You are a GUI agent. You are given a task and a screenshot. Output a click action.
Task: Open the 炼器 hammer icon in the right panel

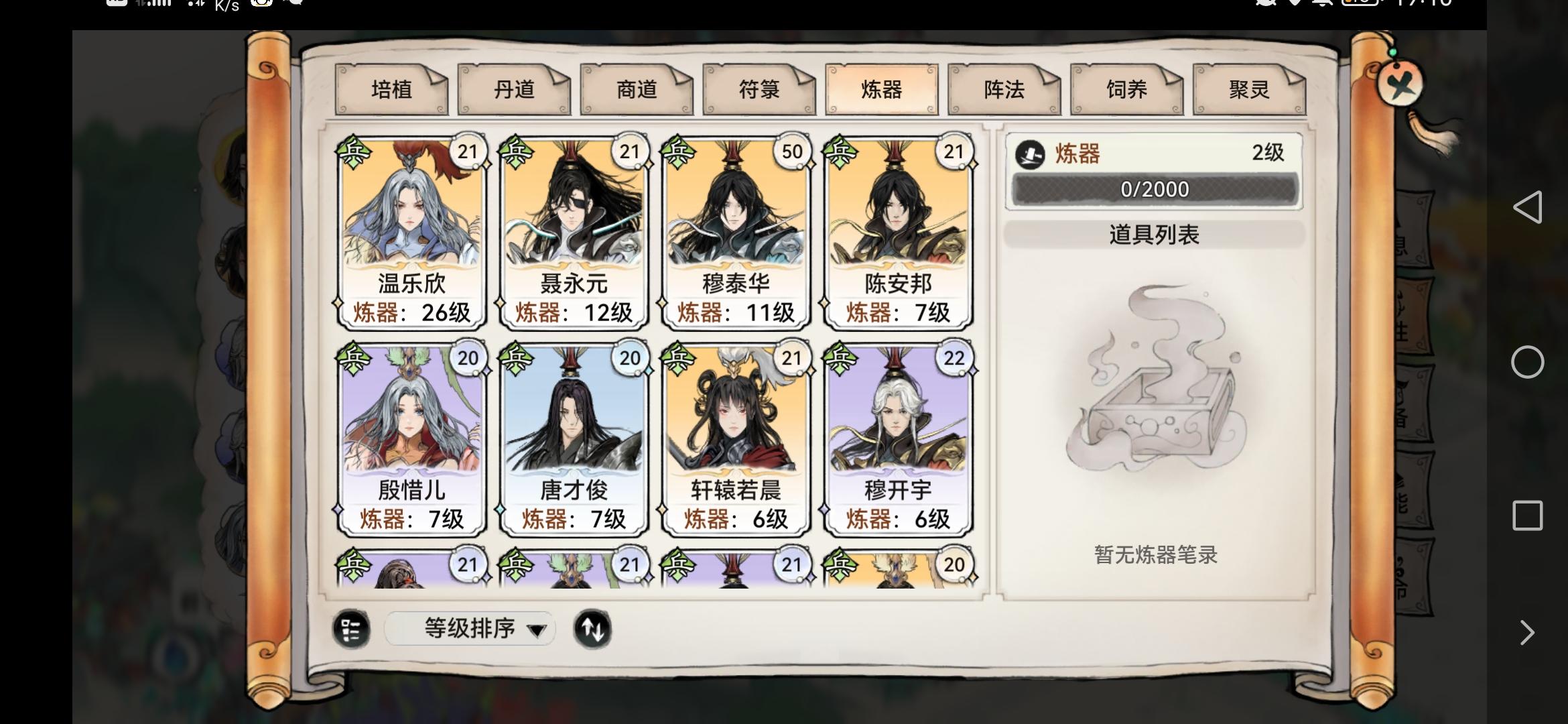pos(1029,153)
